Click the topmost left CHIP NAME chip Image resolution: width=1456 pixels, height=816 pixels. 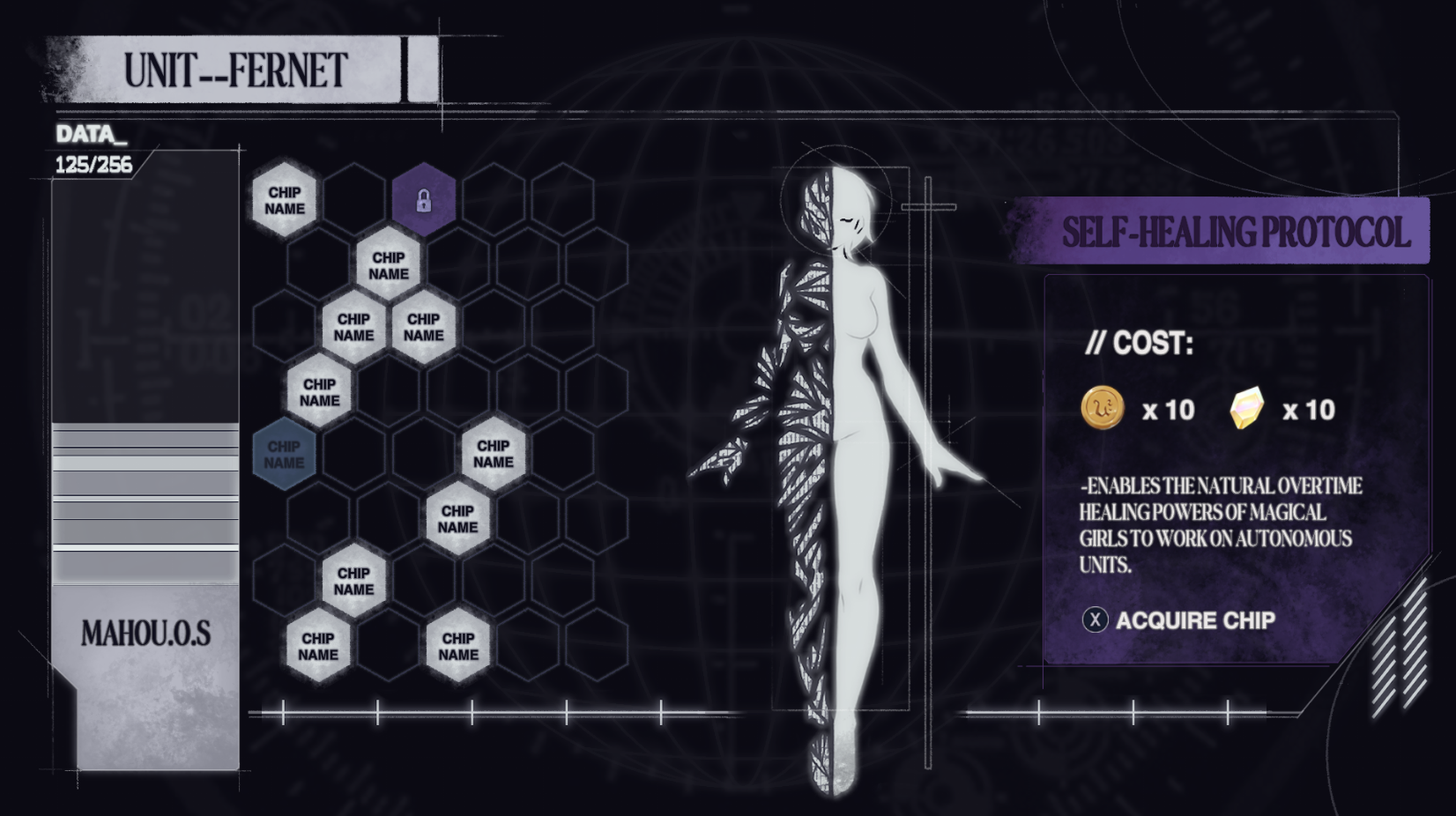tap(285, 201)
